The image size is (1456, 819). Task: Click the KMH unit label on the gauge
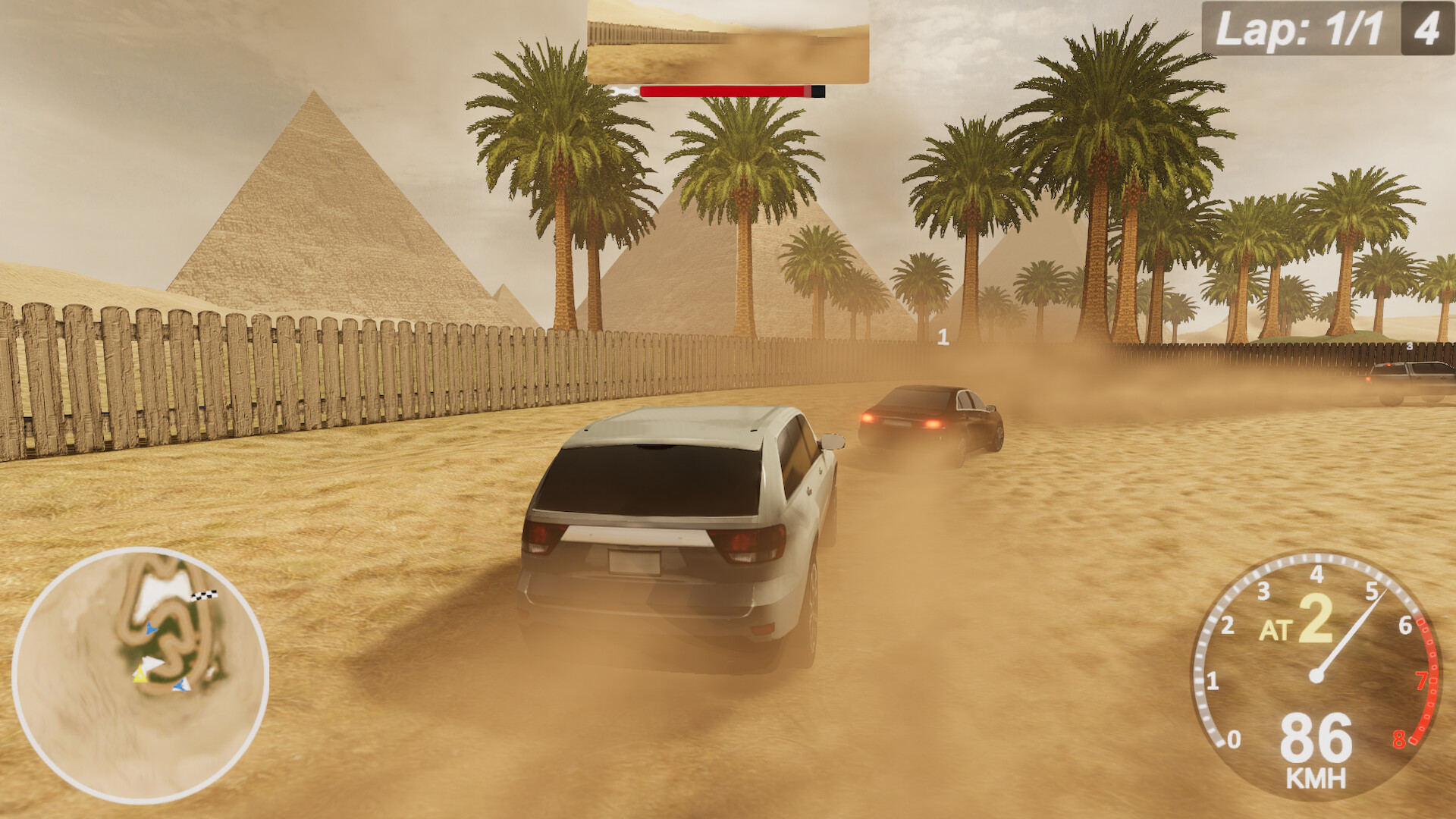(1317, 777)
